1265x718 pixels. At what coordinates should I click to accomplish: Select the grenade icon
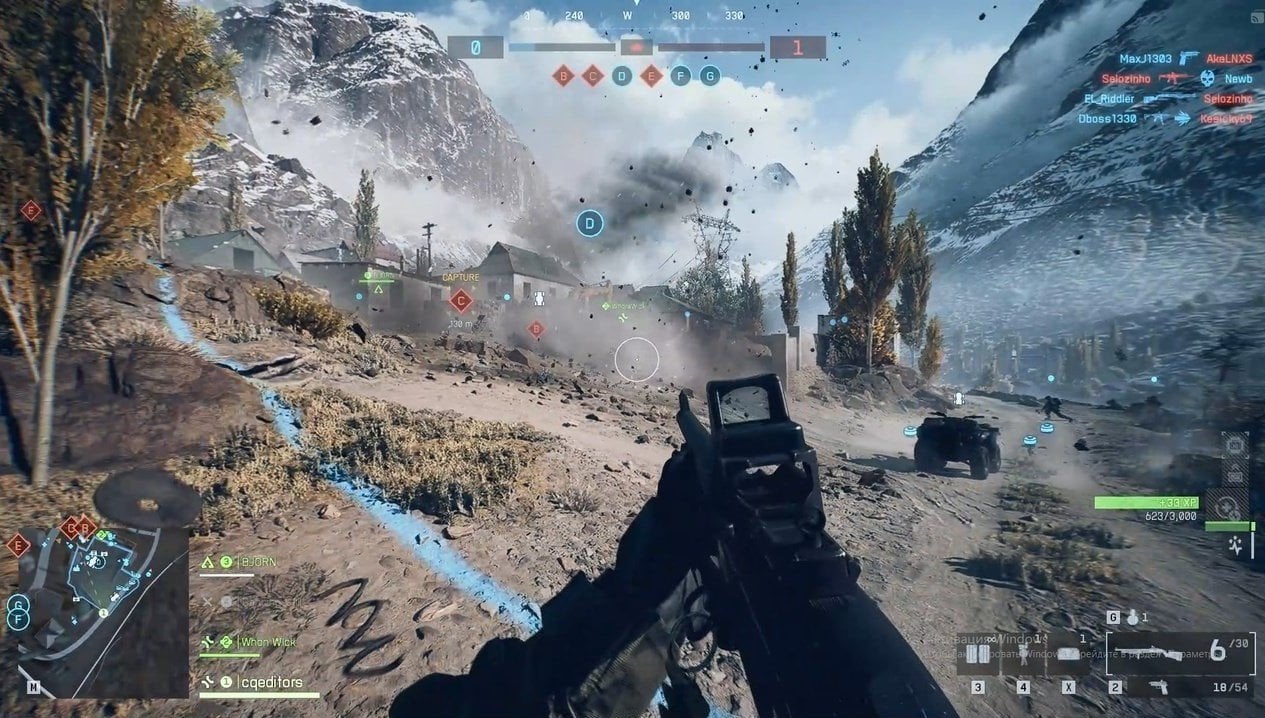click(1132, 618)
